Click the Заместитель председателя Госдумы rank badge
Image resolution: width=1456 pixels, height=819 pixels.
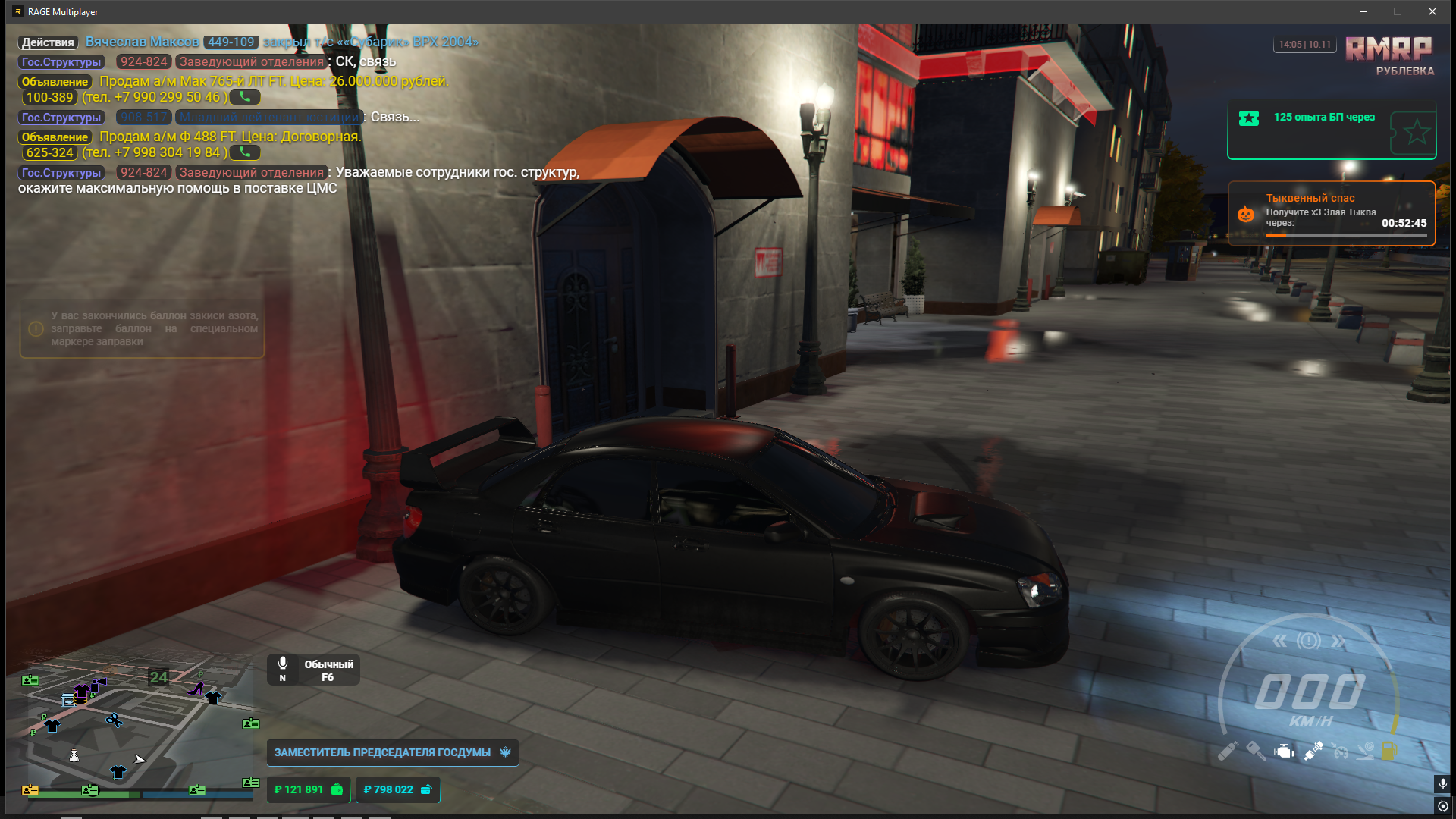(x=392, y=752)
